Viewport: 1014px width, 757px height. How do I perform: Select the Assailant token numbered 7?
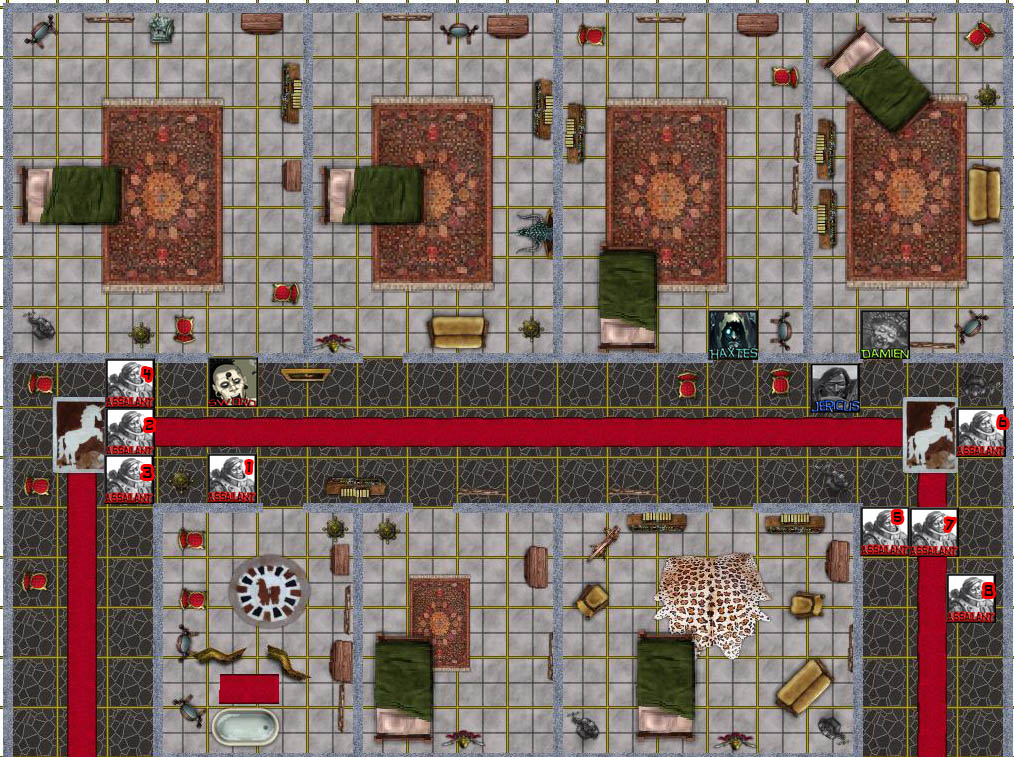(934, 532)
